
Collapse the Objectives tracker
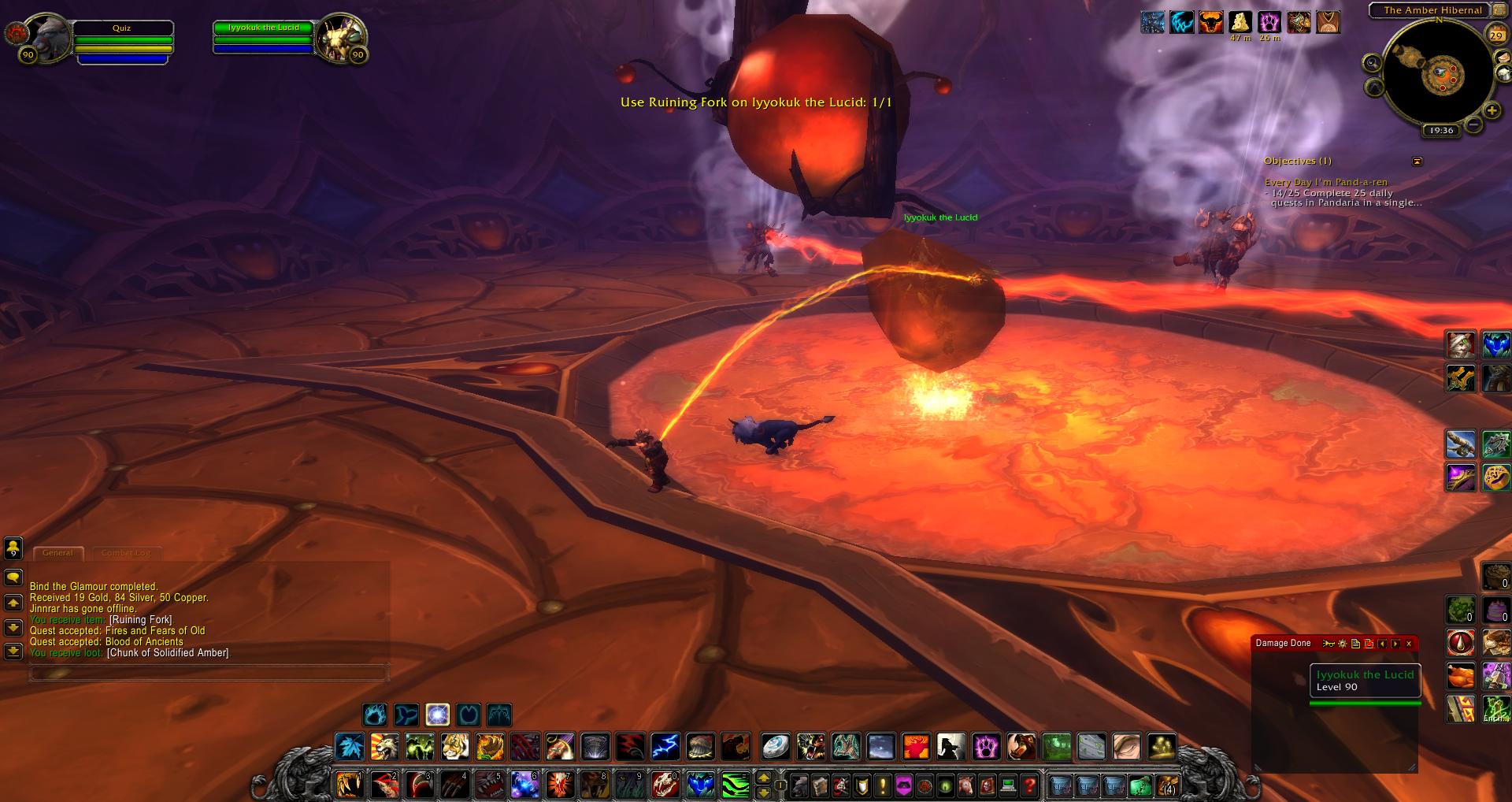(x=1417, y=162)
